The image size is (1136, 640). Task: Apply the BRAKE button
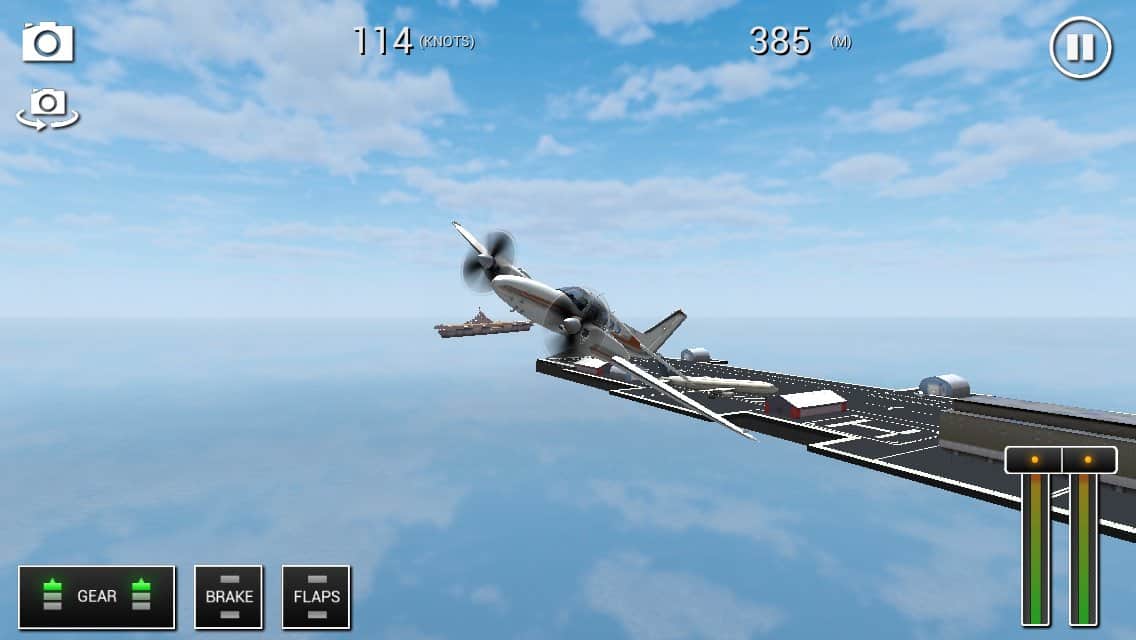coord(228,597)
